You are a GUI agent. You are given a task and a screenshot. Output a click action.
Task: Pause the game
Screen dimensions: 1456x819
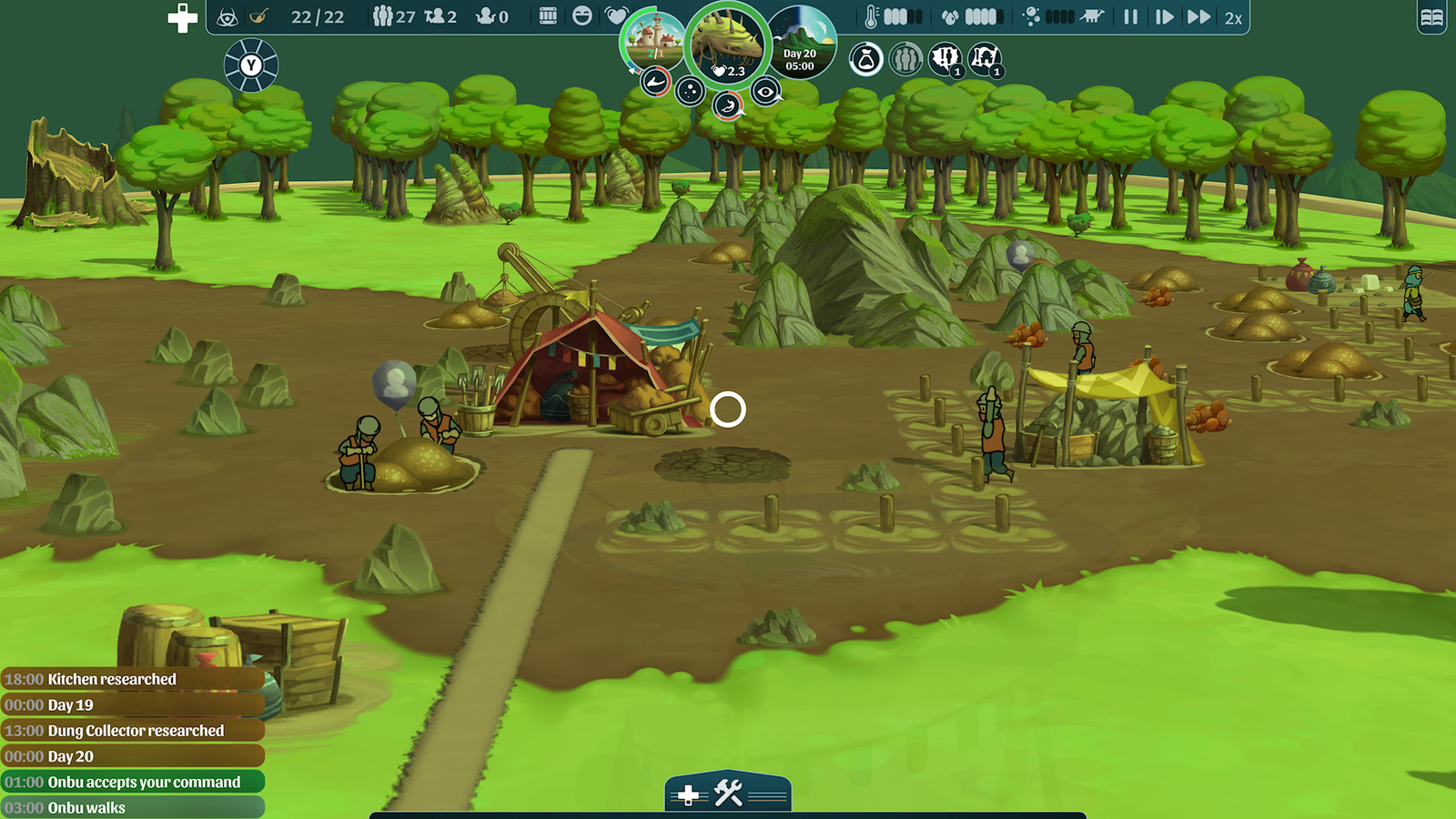(1130, 16)
